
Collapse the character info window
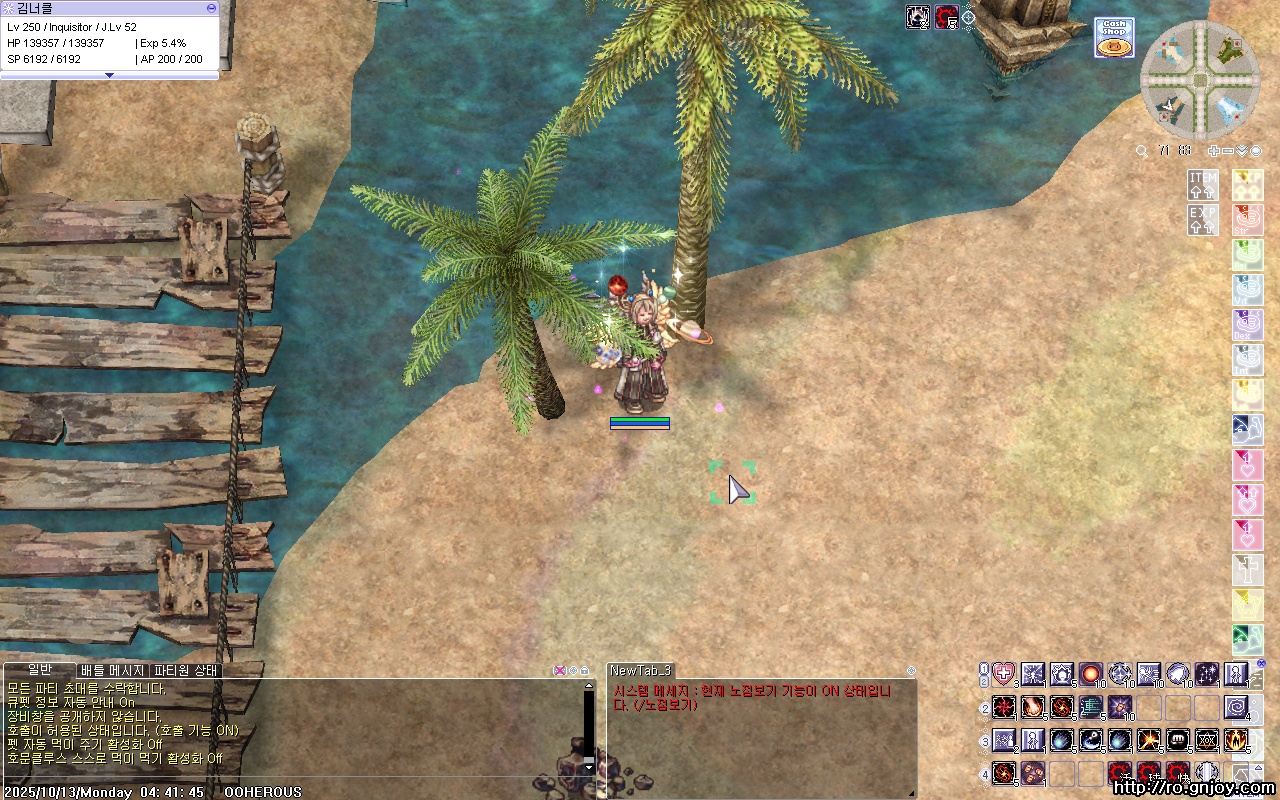211,7
